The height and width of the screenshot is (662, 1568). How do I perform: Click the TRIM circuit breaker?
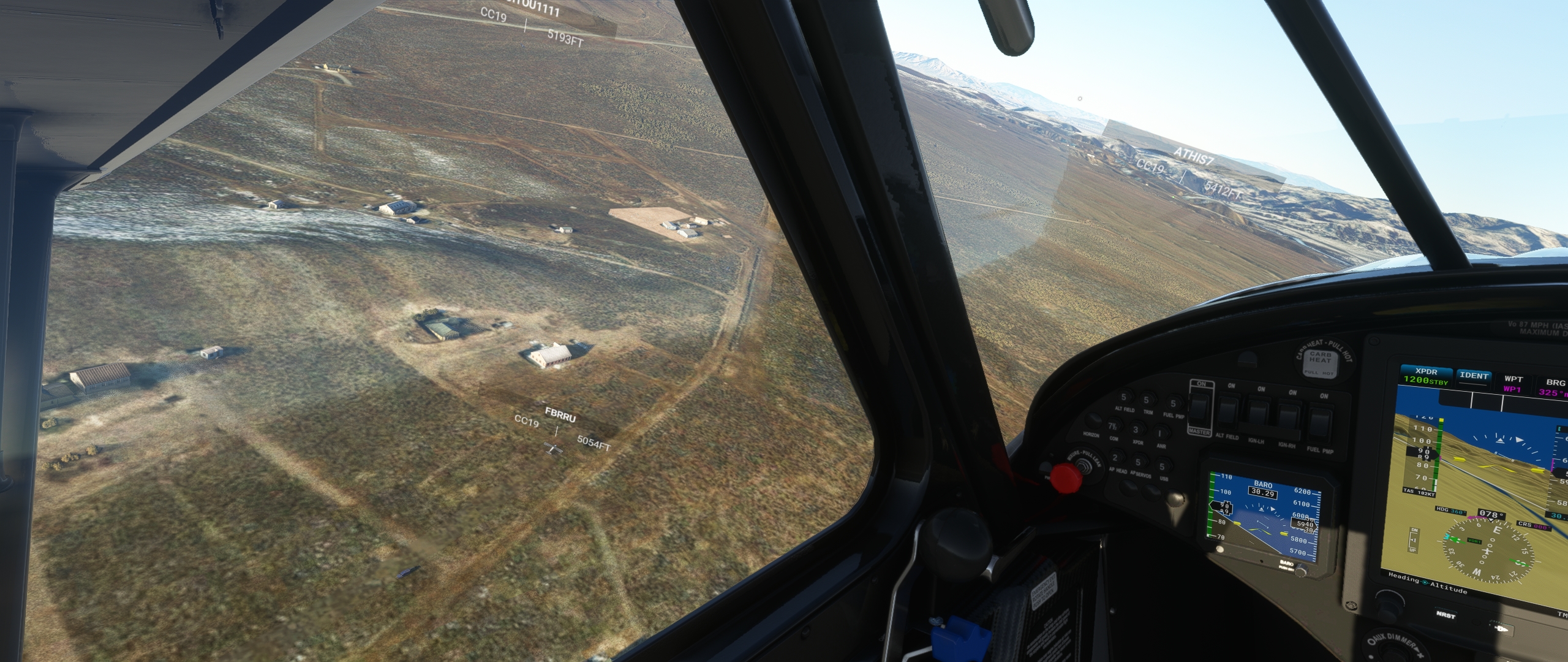pos(1146,400)
